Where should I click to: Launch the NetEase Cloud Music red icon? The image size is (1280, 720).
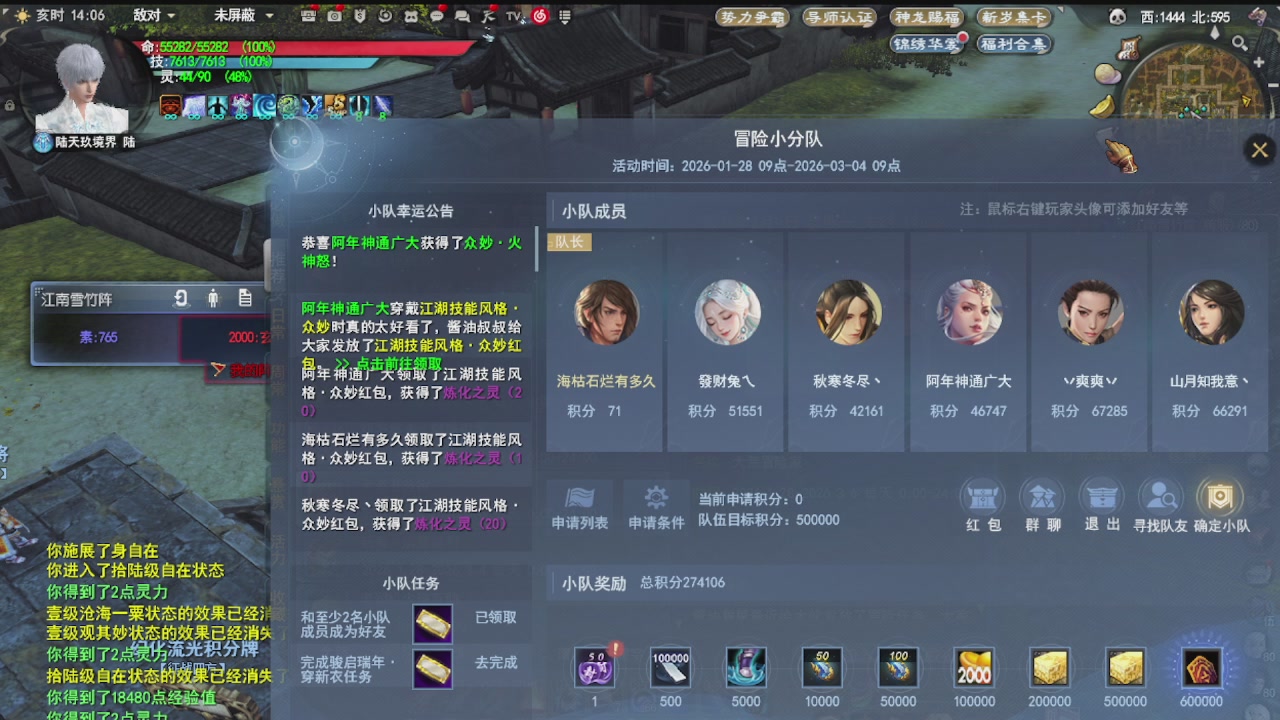click(541, 16)
